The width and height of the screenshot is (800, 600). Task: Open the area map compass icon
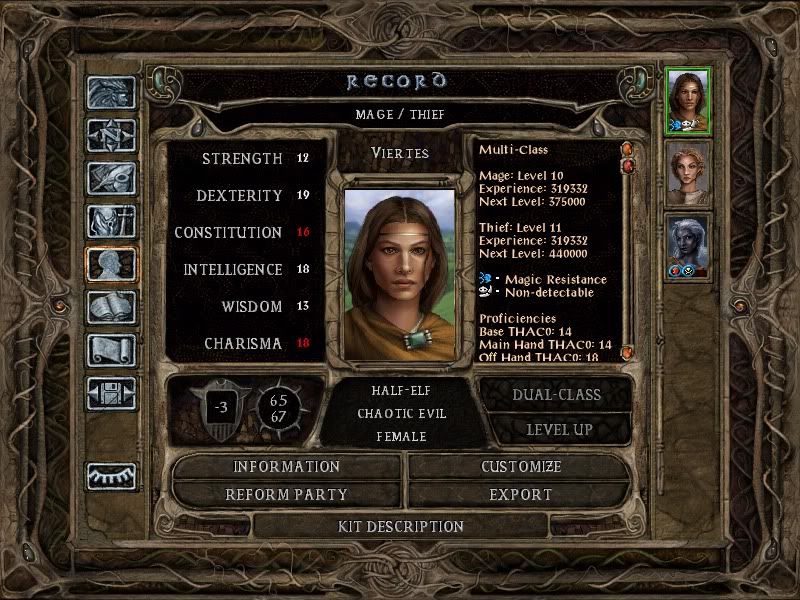(x=110, y=135)
